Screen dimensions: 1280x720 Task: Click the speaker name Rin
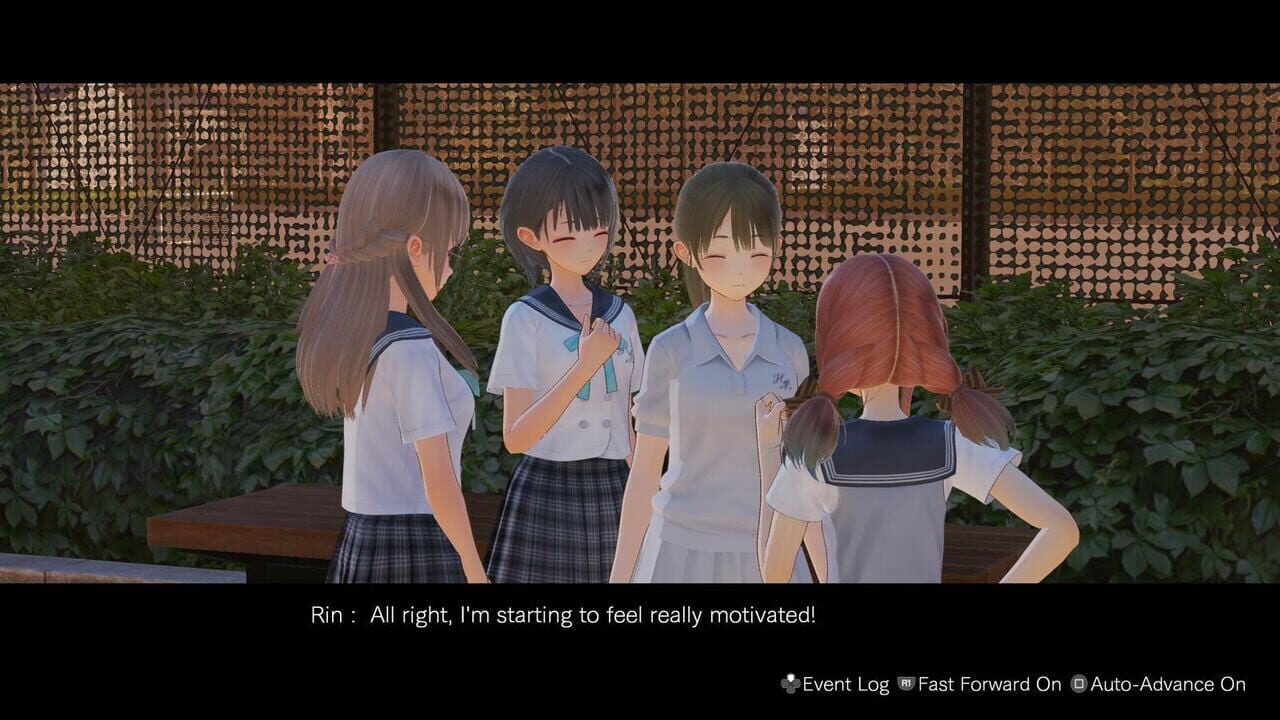pos(320,615)
